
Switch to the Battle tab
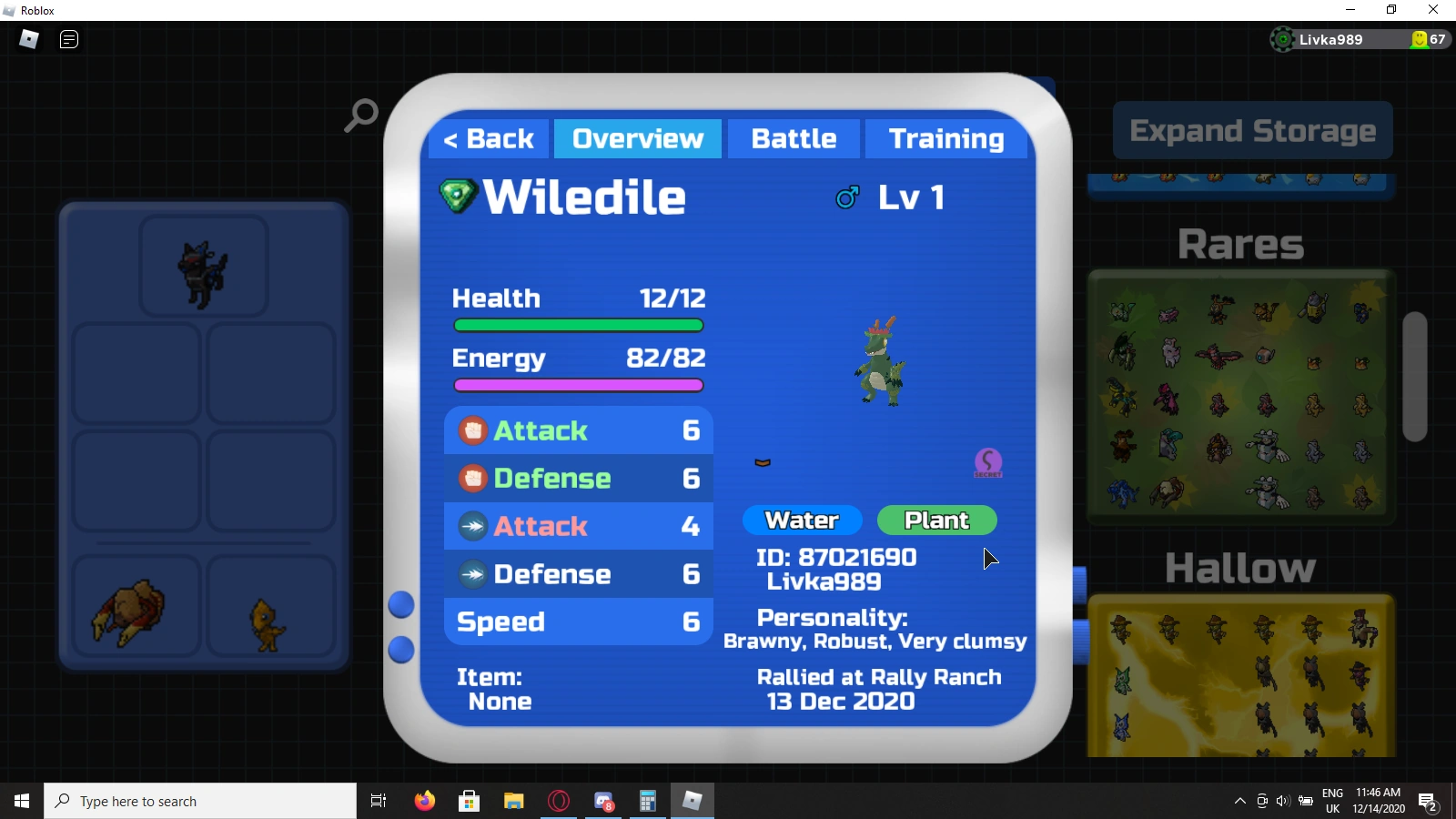click(x=794, y=138)
